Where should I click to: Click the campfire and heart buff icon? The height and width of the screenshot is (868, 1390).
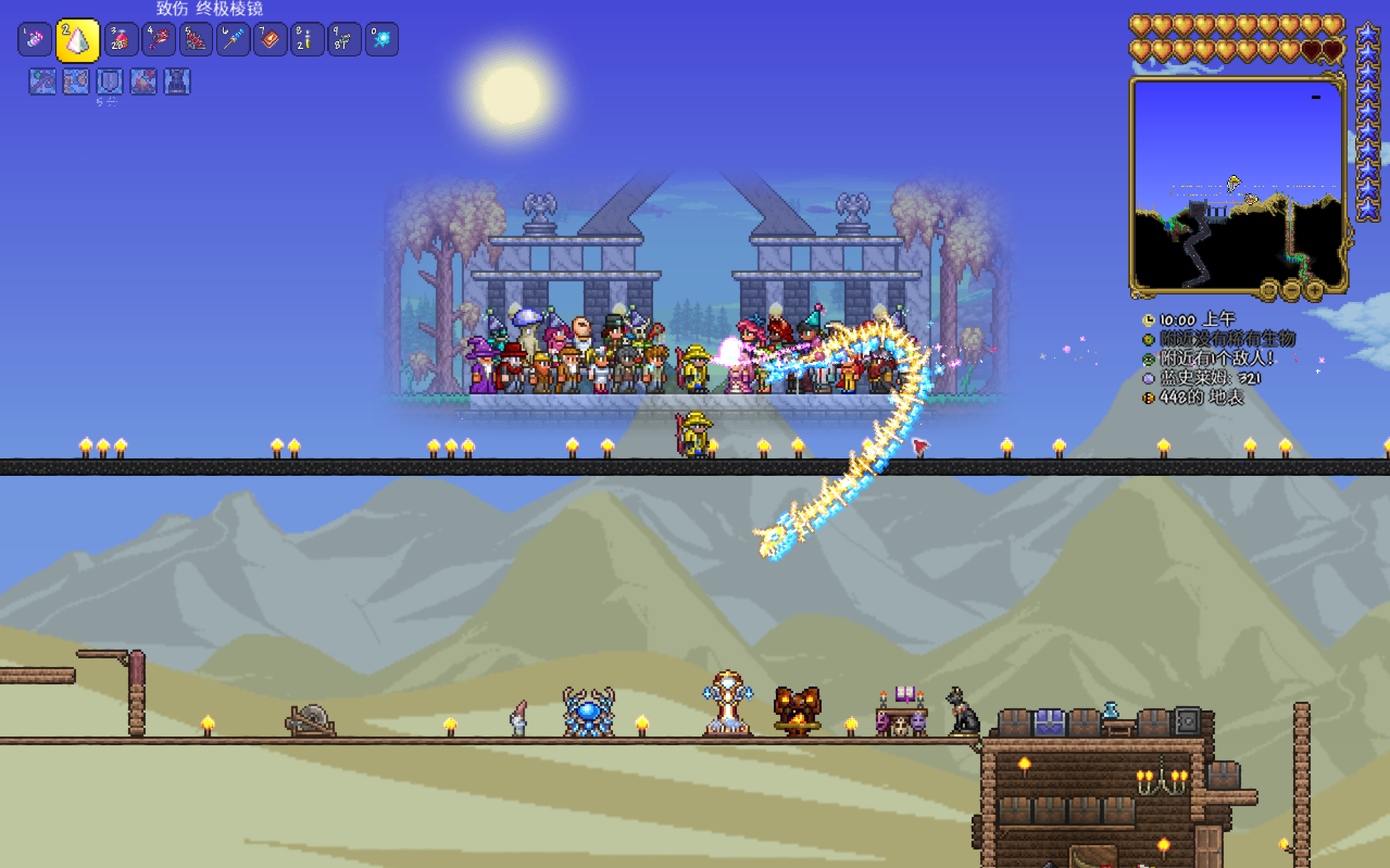click(x=143, y=81)
